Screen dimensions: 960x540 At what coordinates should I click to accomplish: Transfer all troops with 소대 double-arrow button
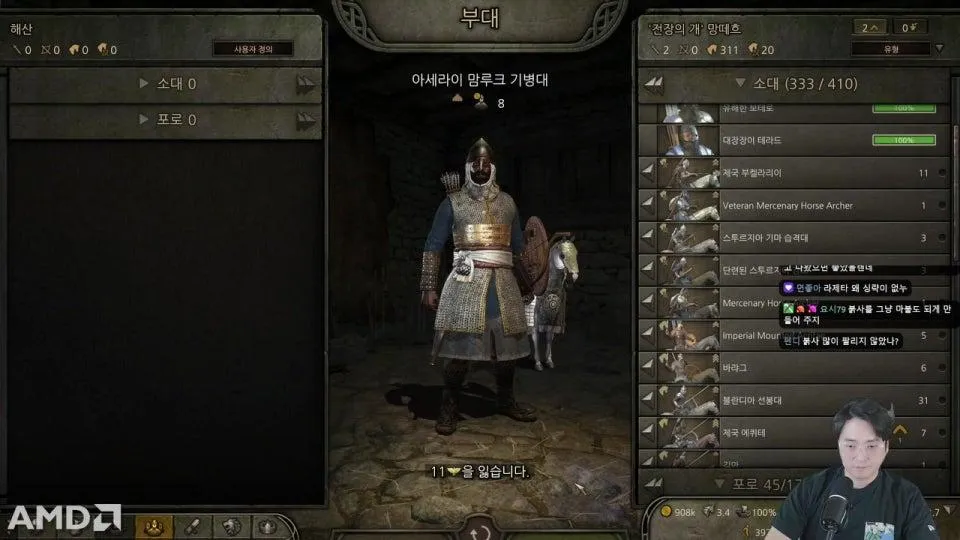pyautogui.click(x=653, y=84)
